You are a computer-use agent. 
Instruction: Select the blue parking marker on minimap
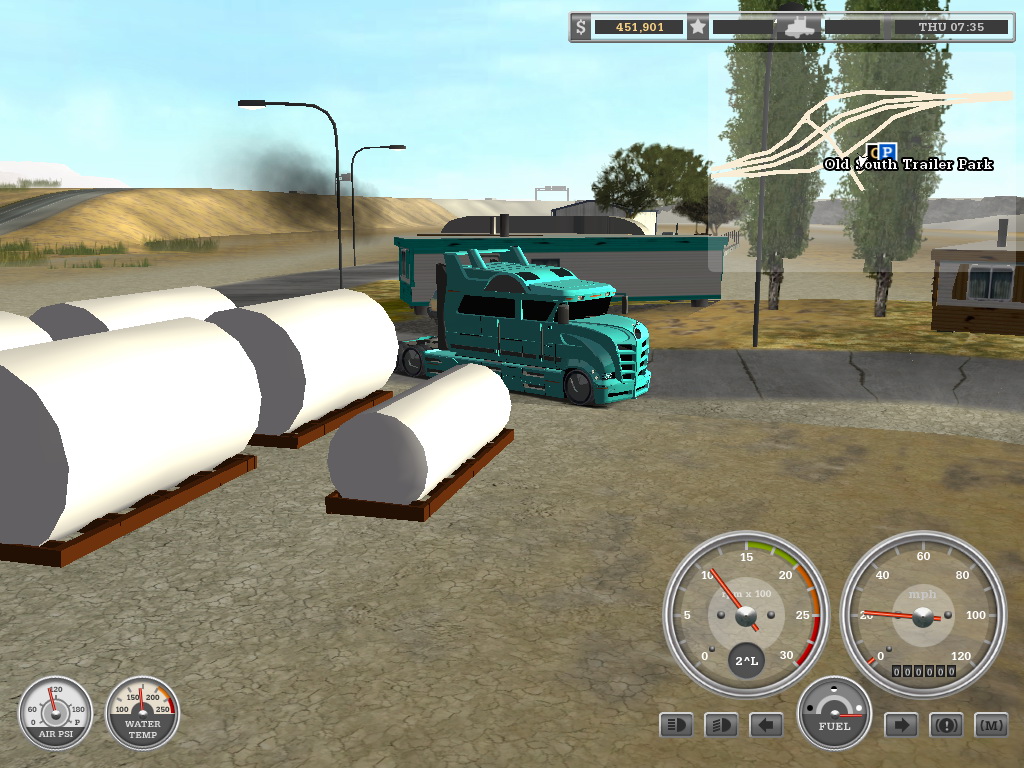tap(887, 152)
